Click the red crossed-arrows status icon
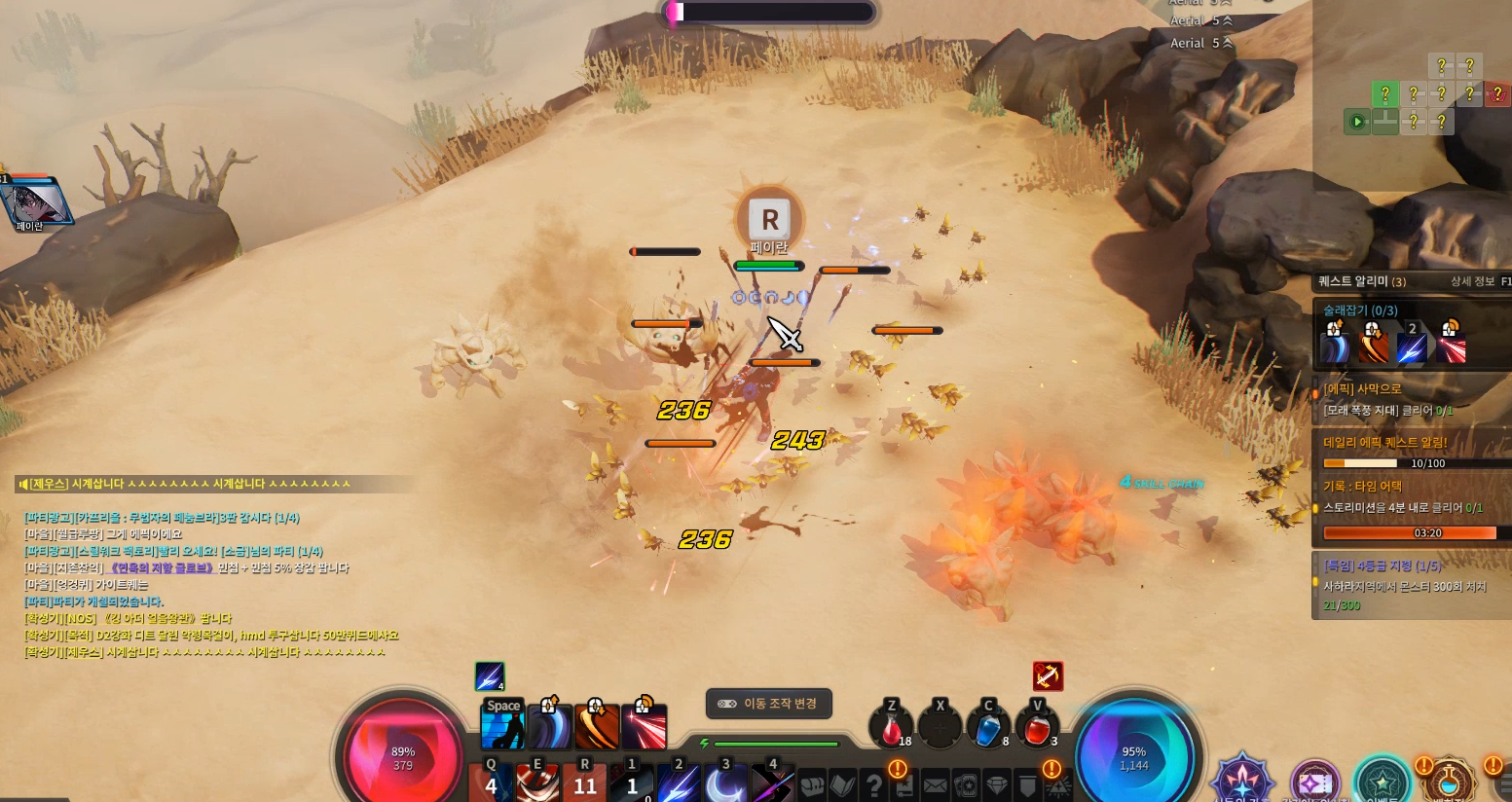 [1048, 675]
